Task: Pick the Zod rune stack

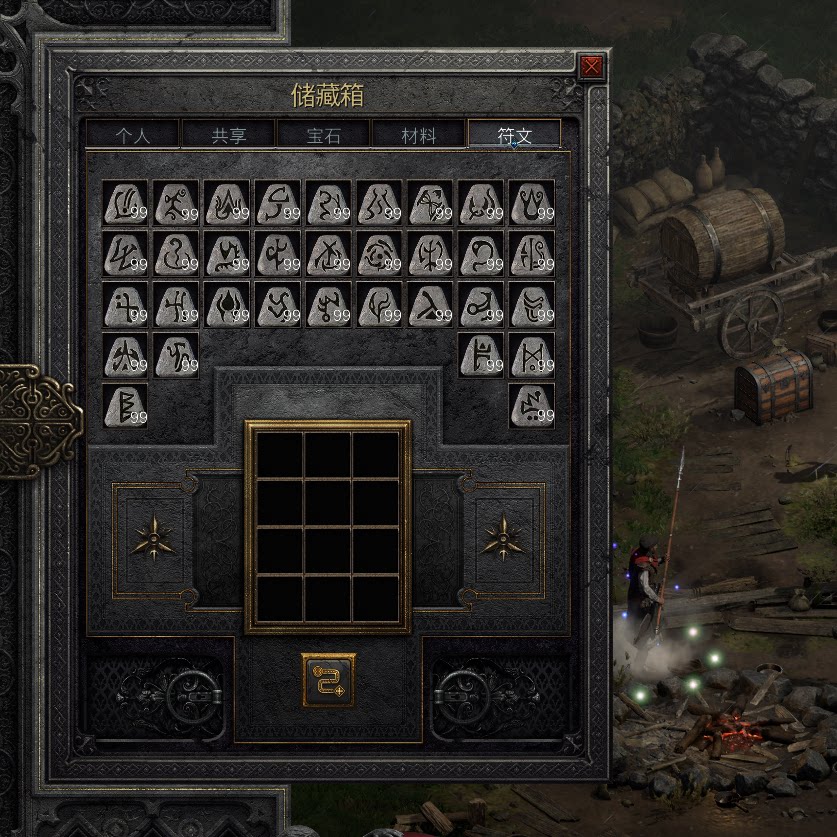Action: (532, 406)
